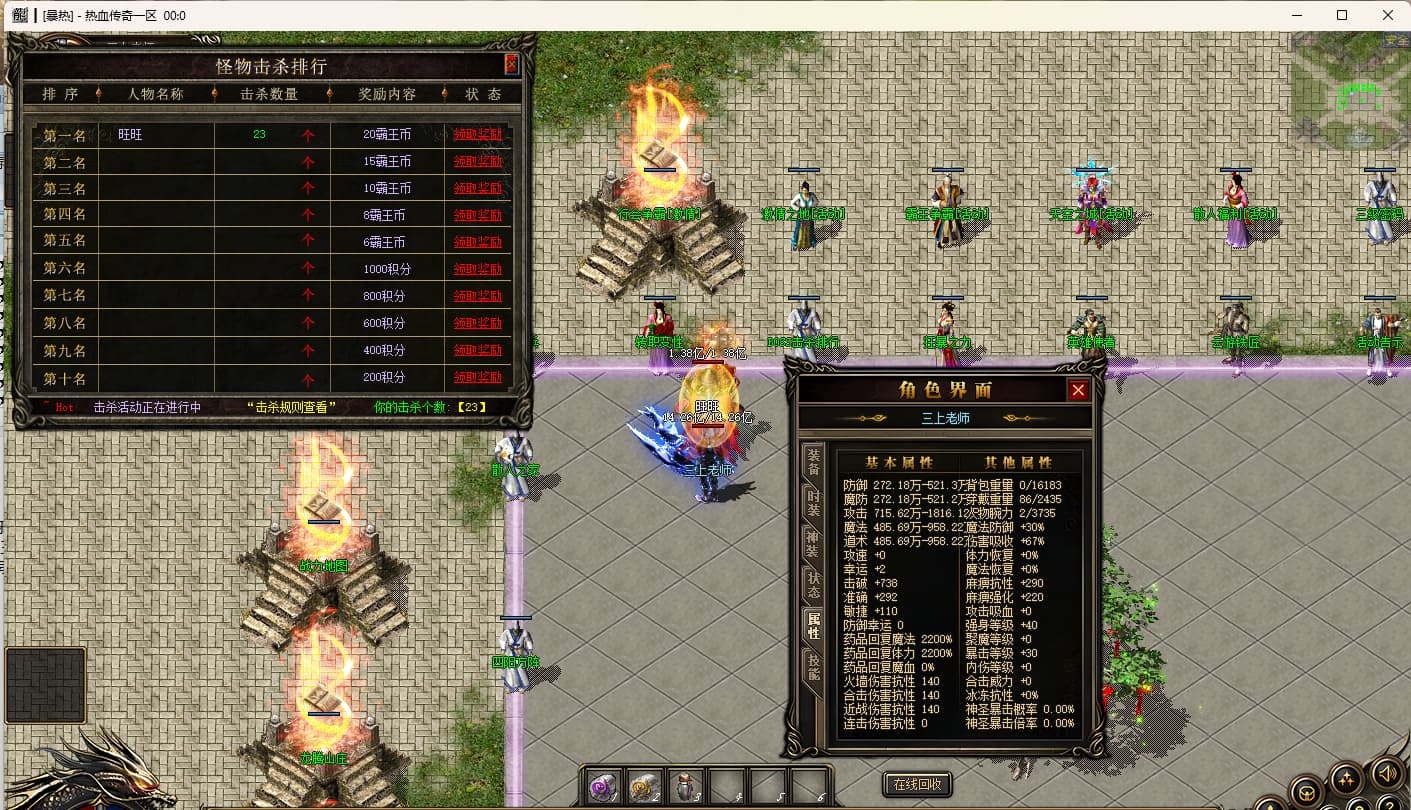Close the 怪物击杀排行 ranking window

(x=511, y=65)
